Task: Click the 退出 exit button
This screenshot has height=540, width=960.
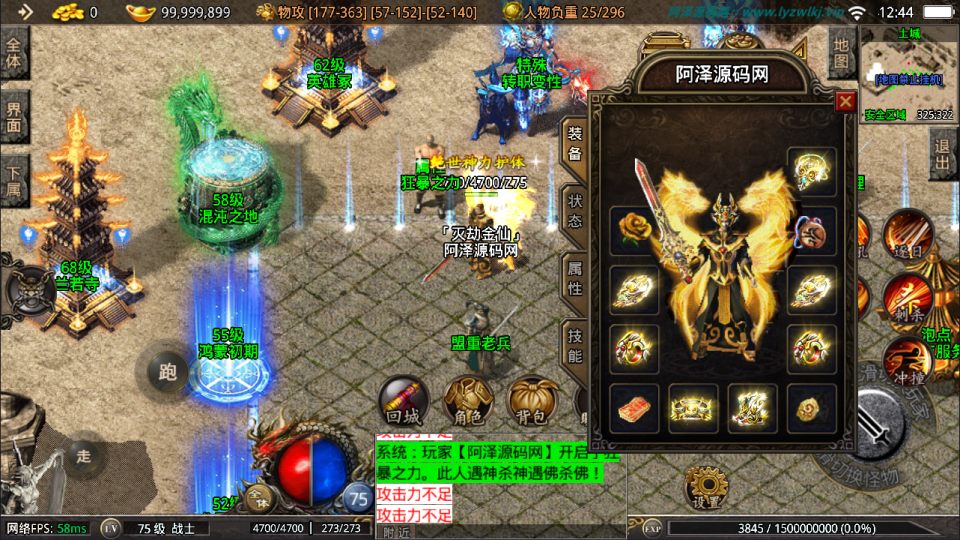Action: [x=942, y=155]
